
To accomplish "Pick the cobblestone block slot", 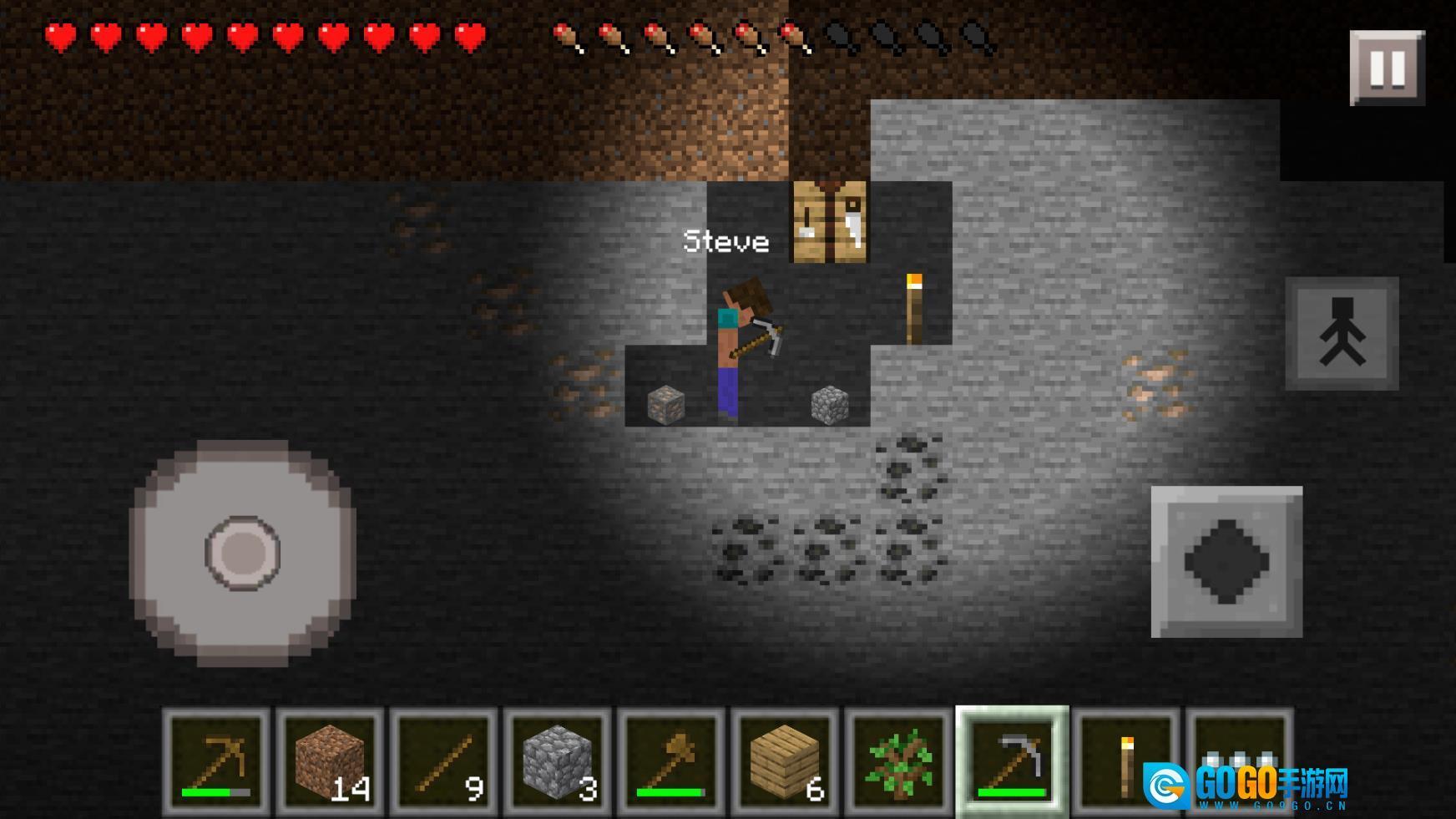I will [x=557, y=761].
